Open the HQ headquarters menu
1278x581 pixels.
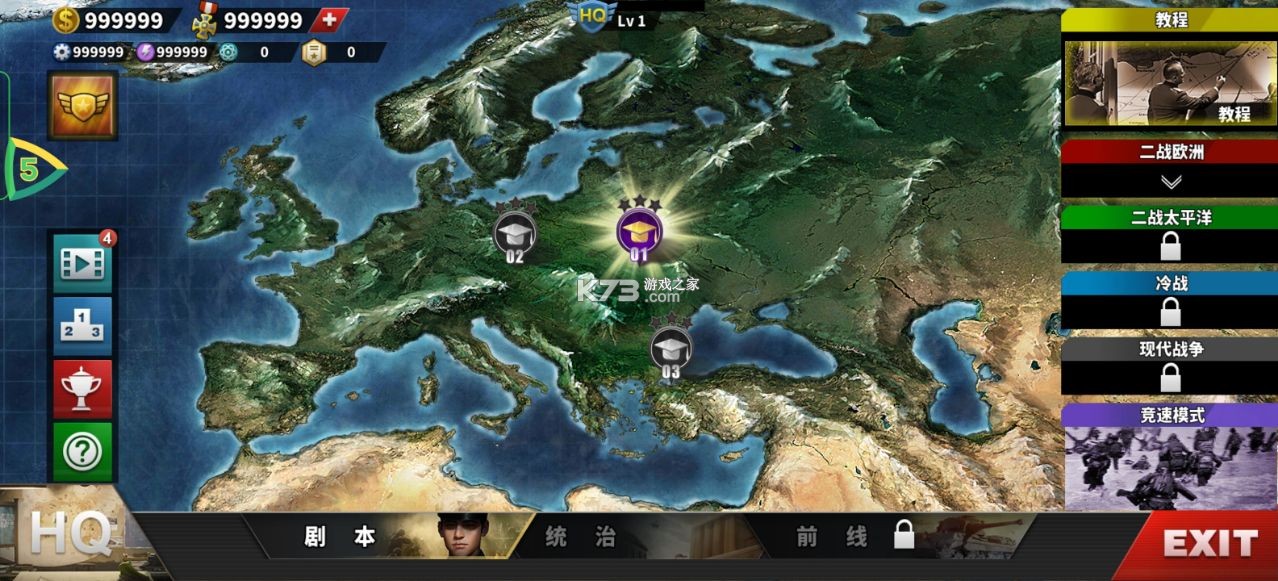tap(68, 537)
